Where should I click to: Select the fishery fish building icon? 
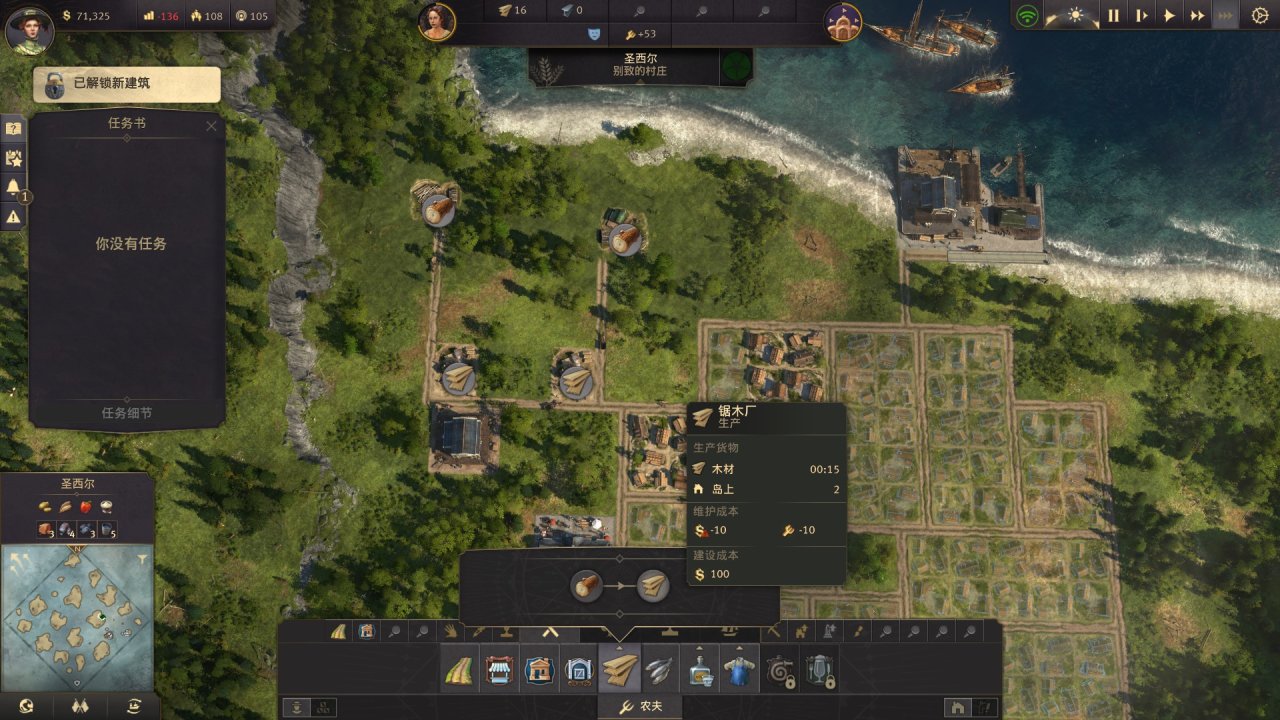(x=659, y=670)
